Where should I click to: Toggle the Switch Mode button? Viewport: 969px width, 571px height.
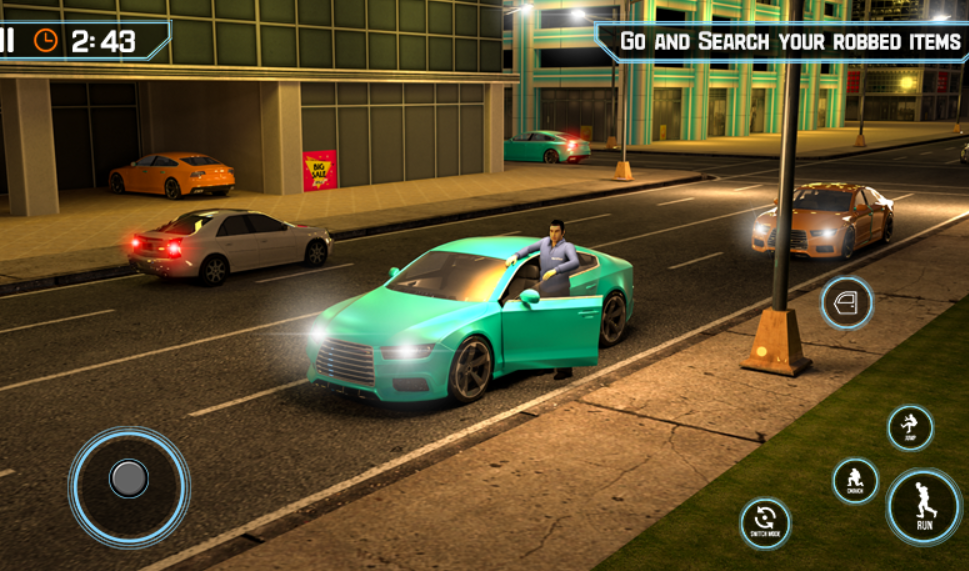[766, 524]
